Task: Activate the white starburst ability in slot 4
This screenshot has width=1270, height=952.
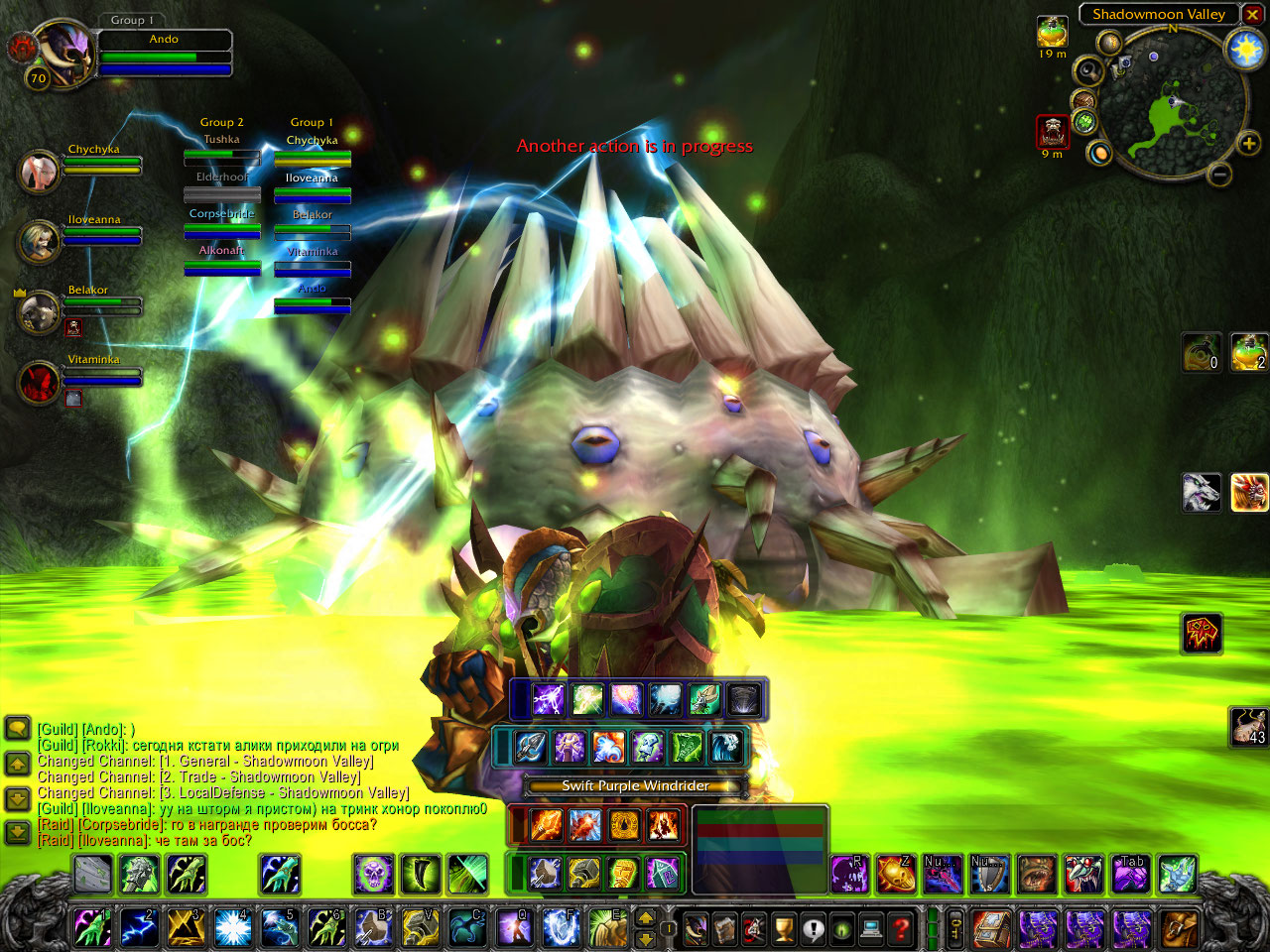Action: point(232,928)
